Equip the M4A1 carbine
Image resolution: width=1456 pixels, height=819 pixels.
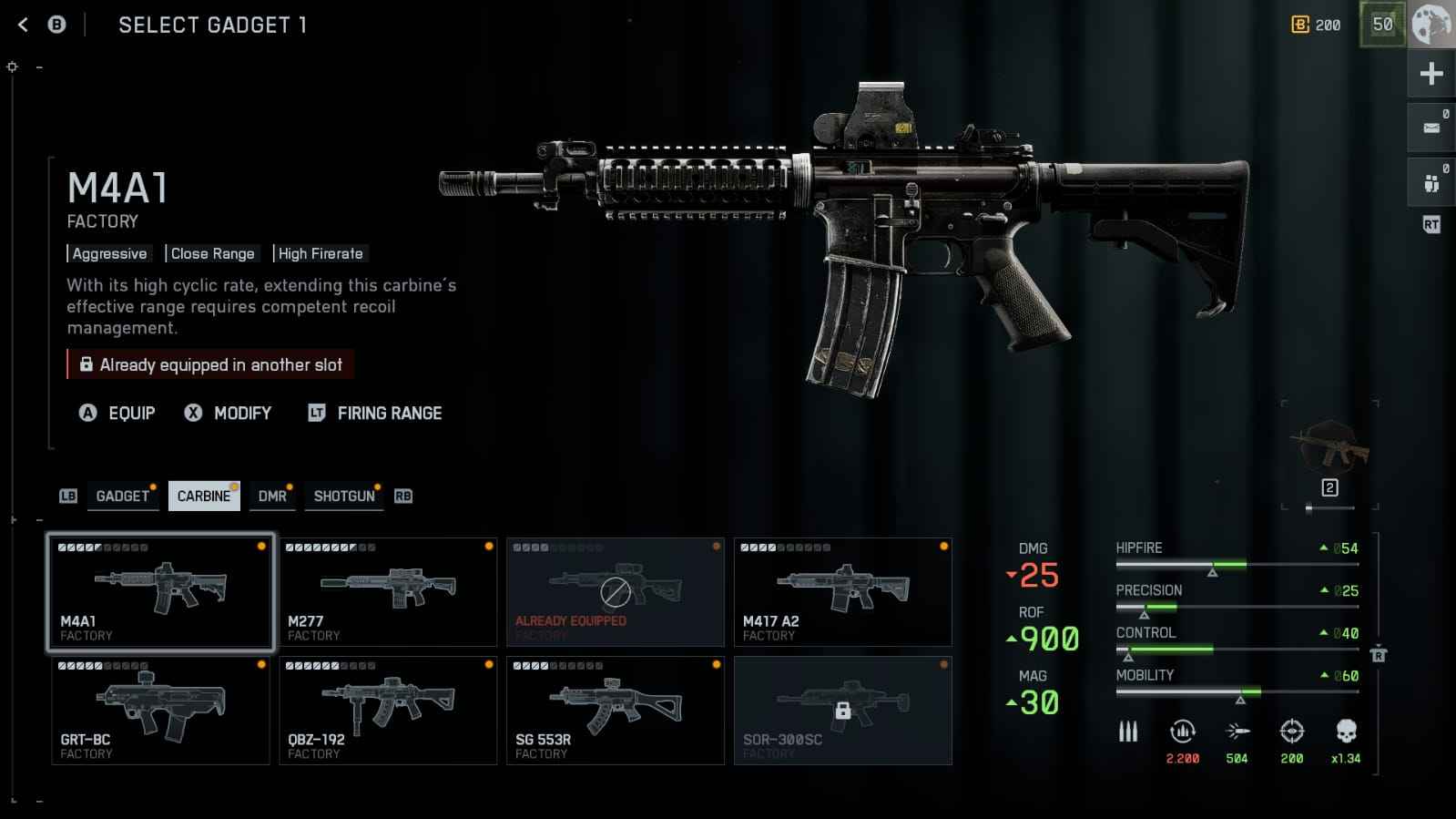[118, 414]
